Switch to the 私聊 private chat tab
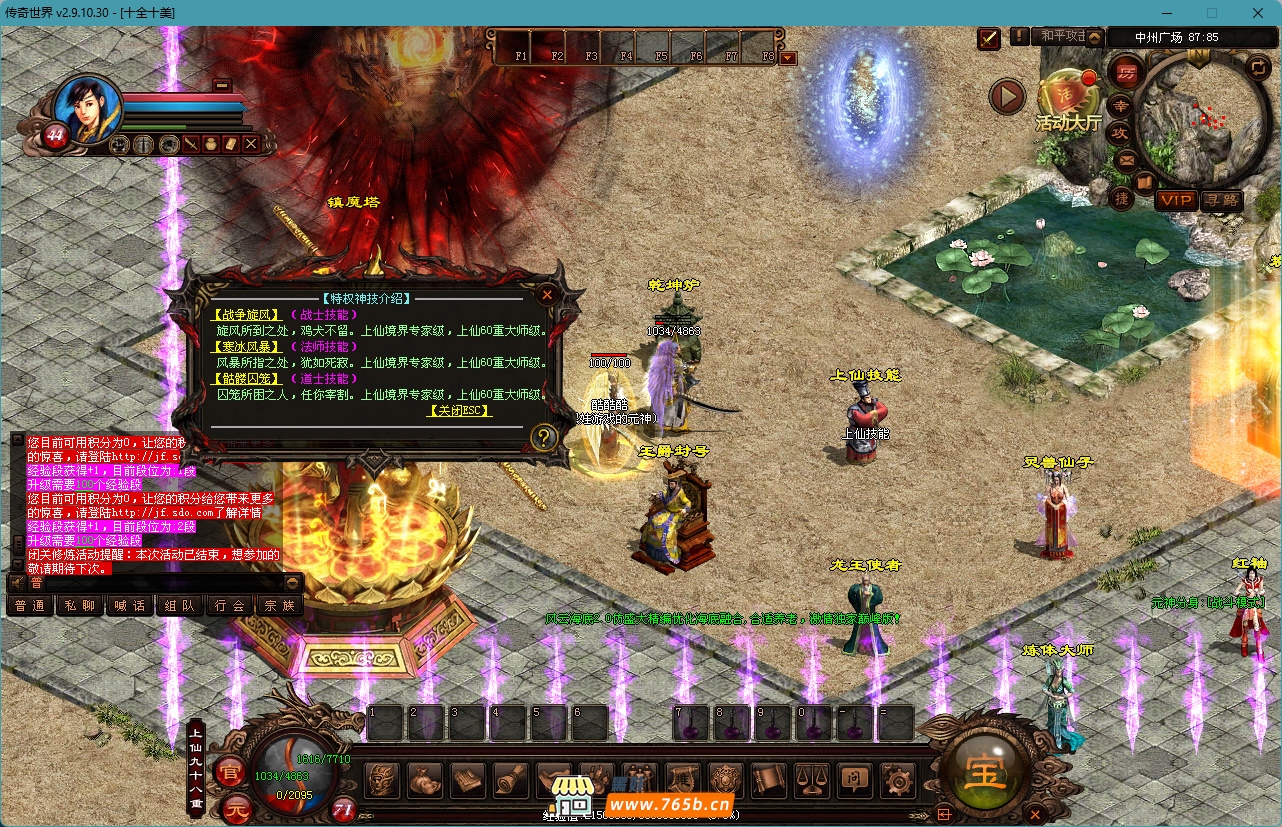Image resolution: width=1282 pixels, height=827 pixels. pos(80,605)
